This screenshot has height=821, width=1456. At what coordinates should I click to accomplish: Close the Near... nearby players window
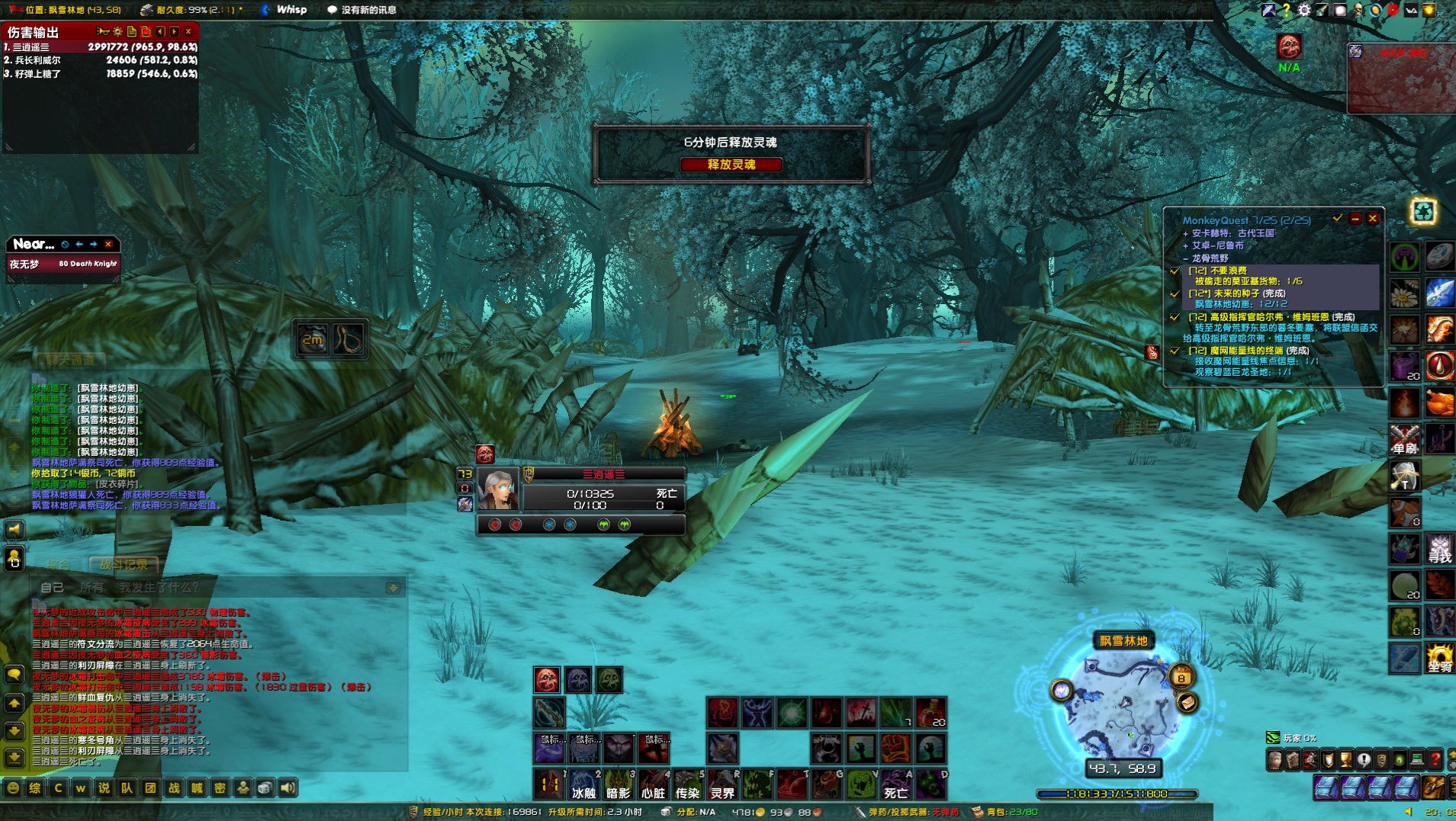tap(108, 244)
